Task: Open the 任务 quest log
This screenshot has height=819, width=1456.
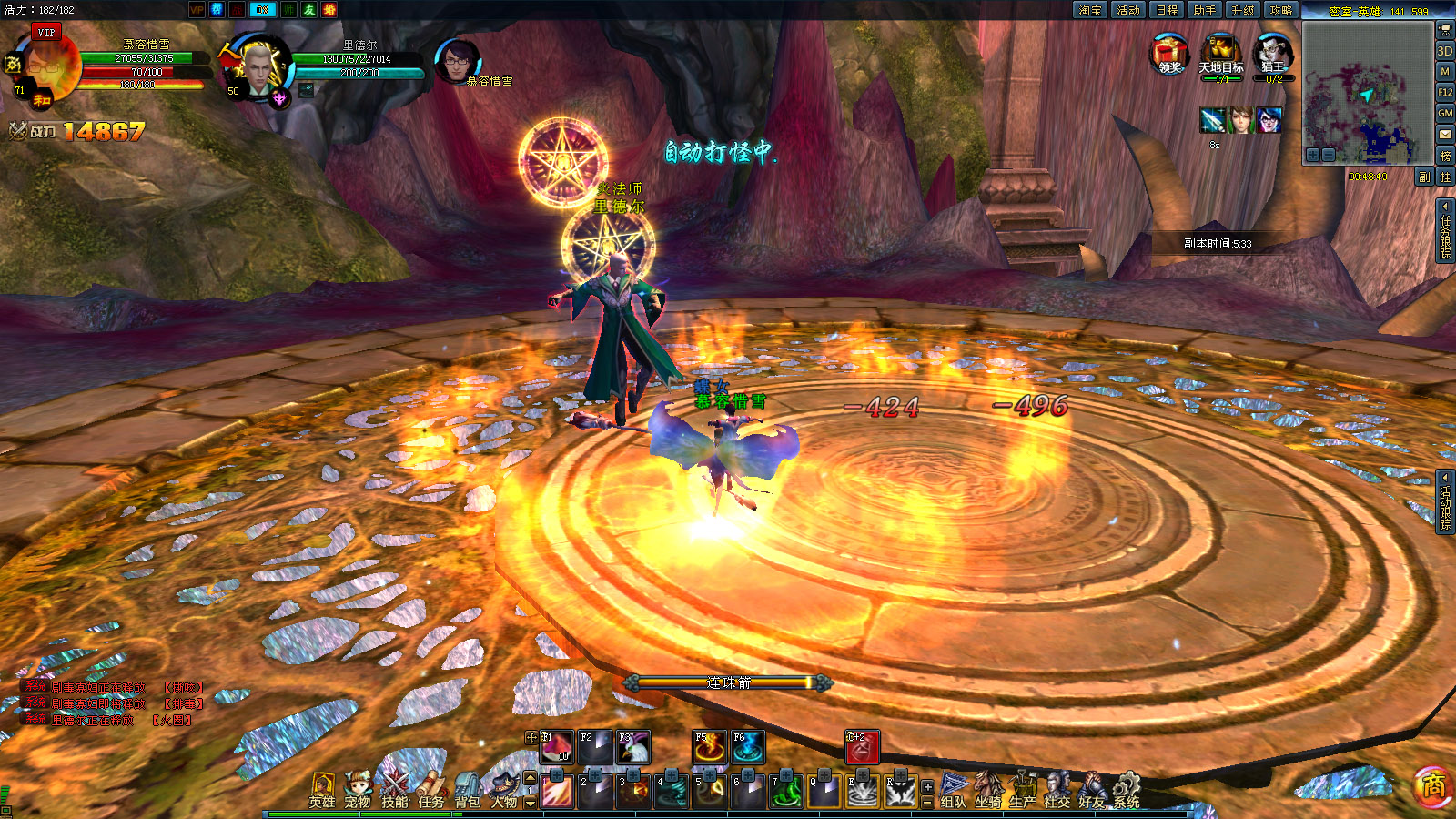Action: tap(431, 790)
